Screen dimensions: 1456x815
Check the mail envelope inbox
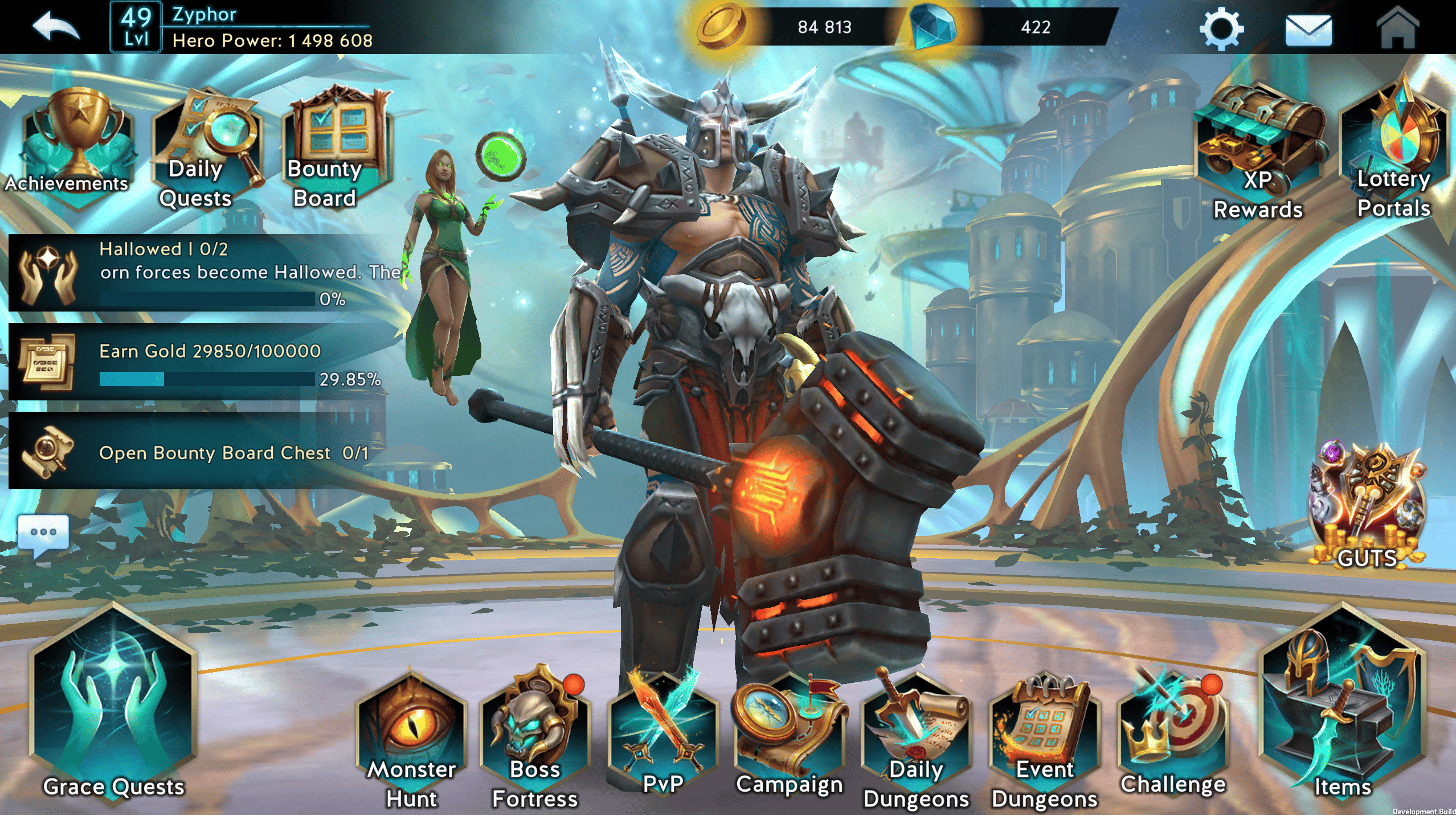click(1308, 30)
